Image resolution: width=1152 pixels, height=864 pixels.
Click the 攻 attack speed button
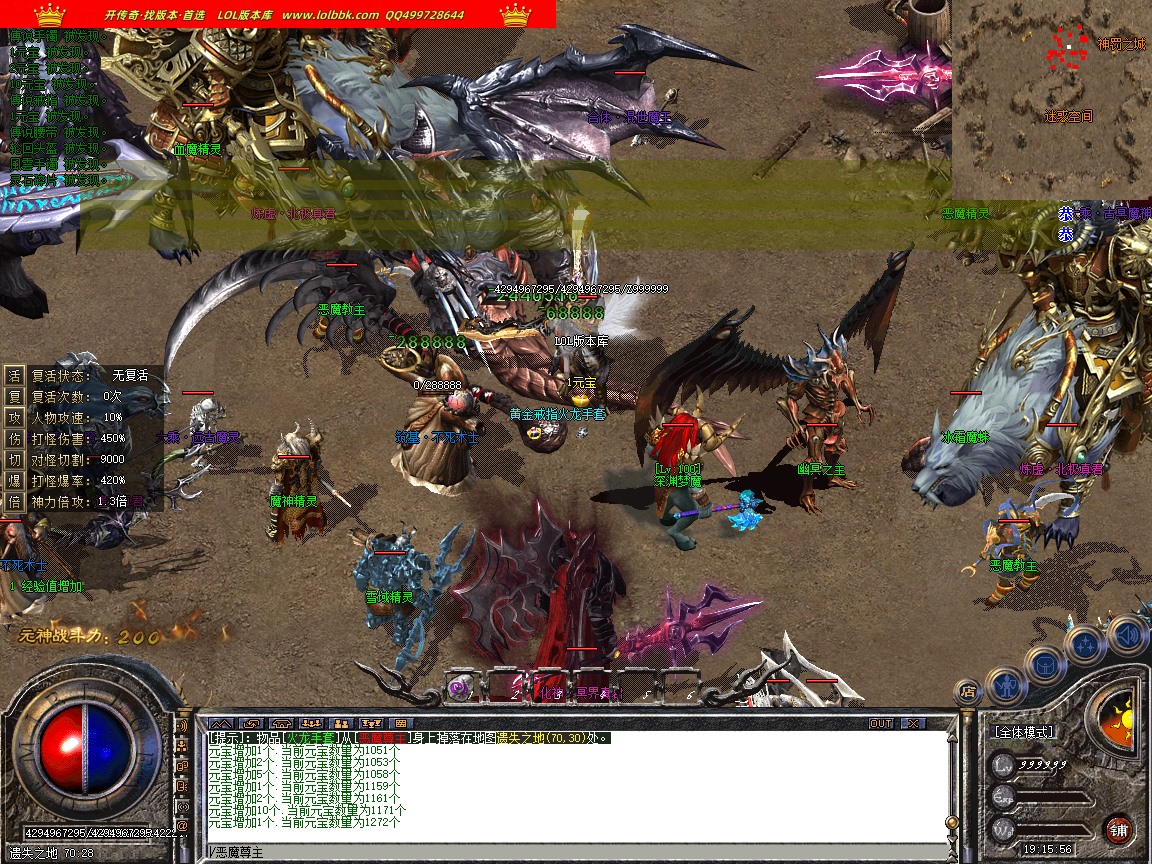point(14,417)
